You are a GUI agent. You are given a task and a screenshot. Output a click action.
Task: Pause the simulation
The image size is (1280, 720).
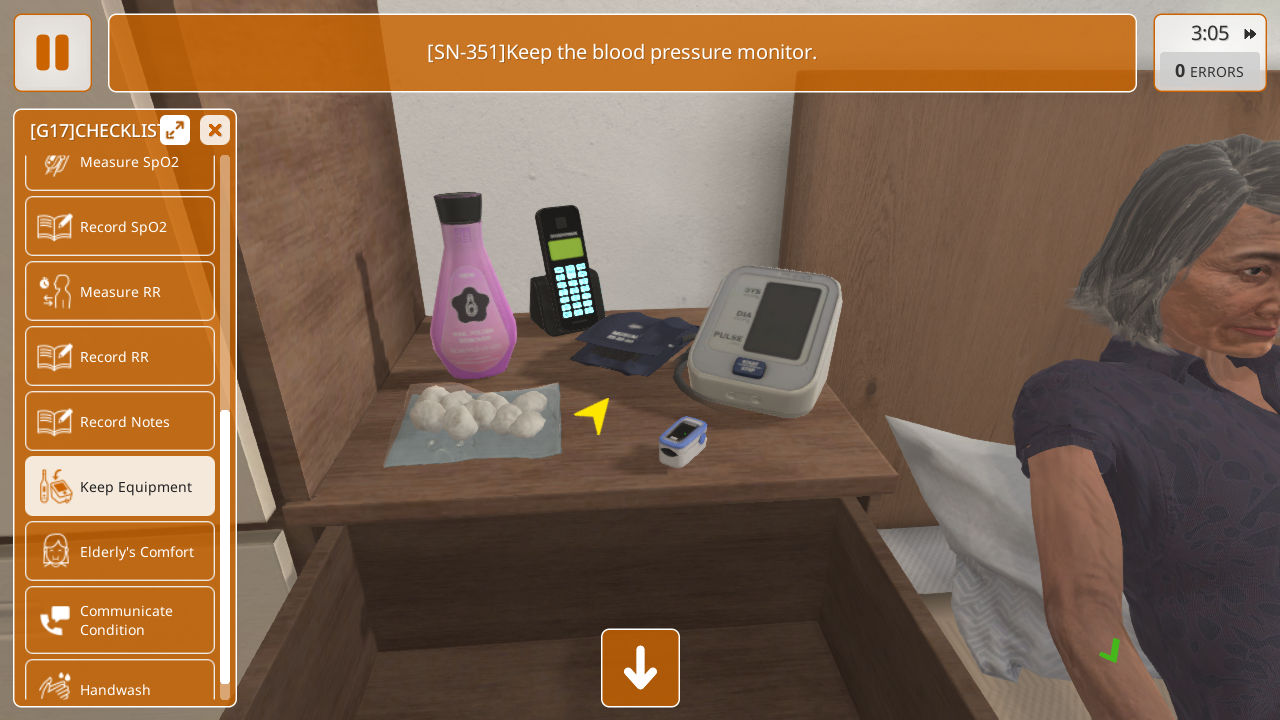[52, 52]
